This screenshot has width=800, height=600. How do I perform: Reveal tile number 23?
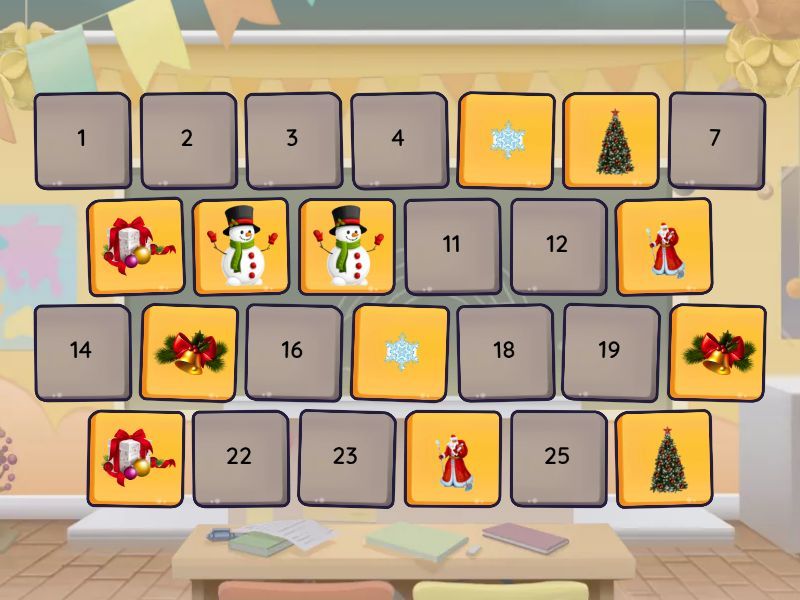346,458
